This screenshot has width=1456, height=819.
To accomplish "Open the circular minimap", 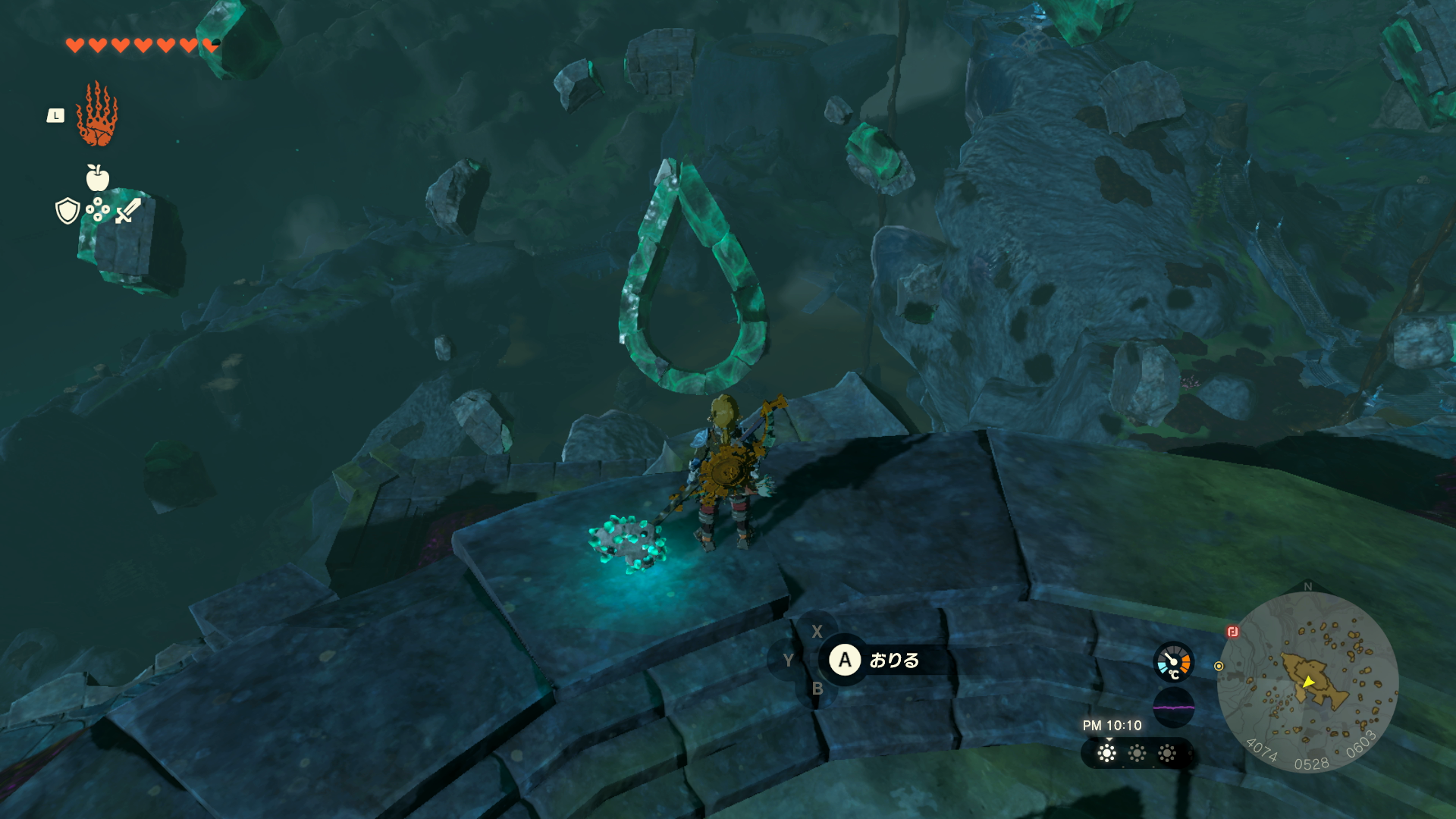I will [1307, 682].
